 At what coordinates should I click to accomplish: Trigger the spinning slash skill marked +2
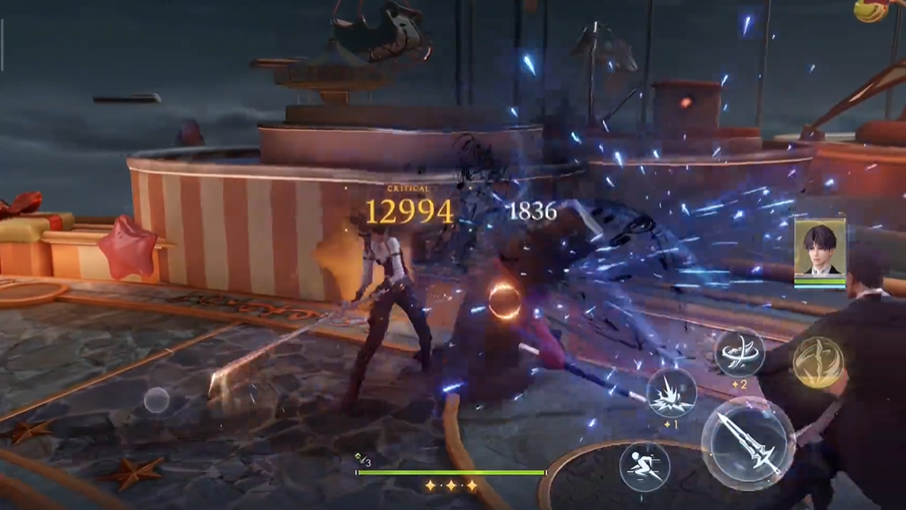[739, 353]
